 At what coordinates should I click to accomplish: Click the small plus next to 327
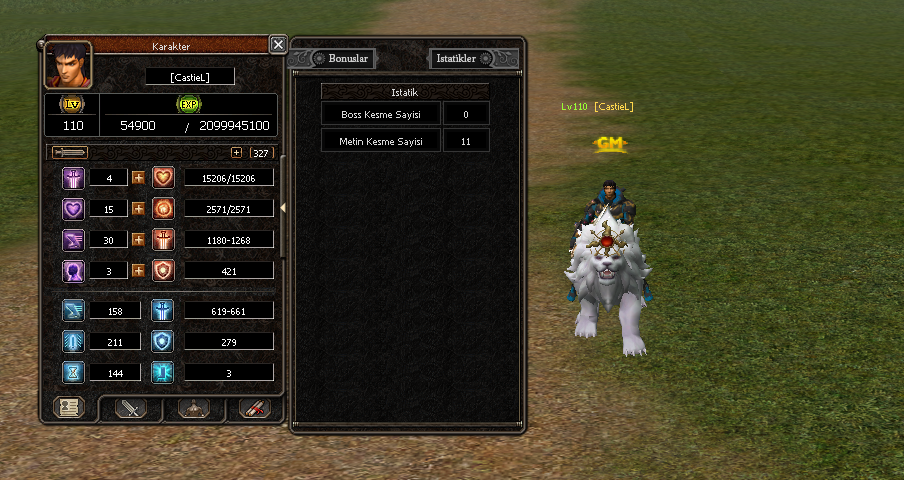pyautogui.click(x=236, y=153)
